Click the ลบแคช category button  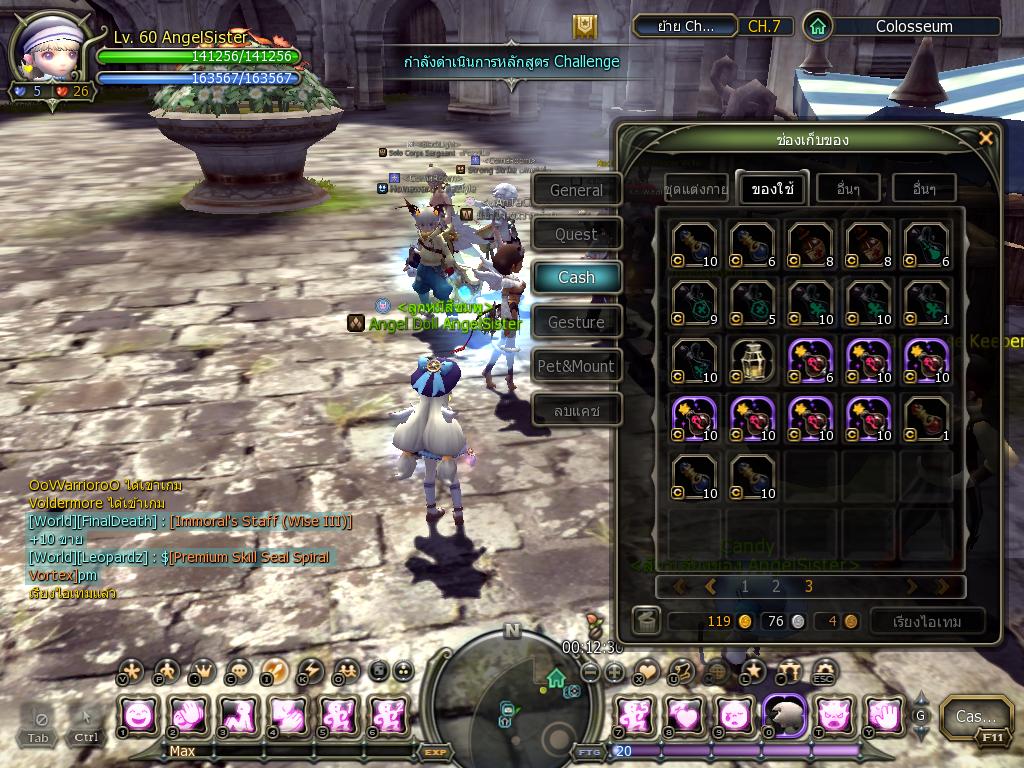coord(576,410)
